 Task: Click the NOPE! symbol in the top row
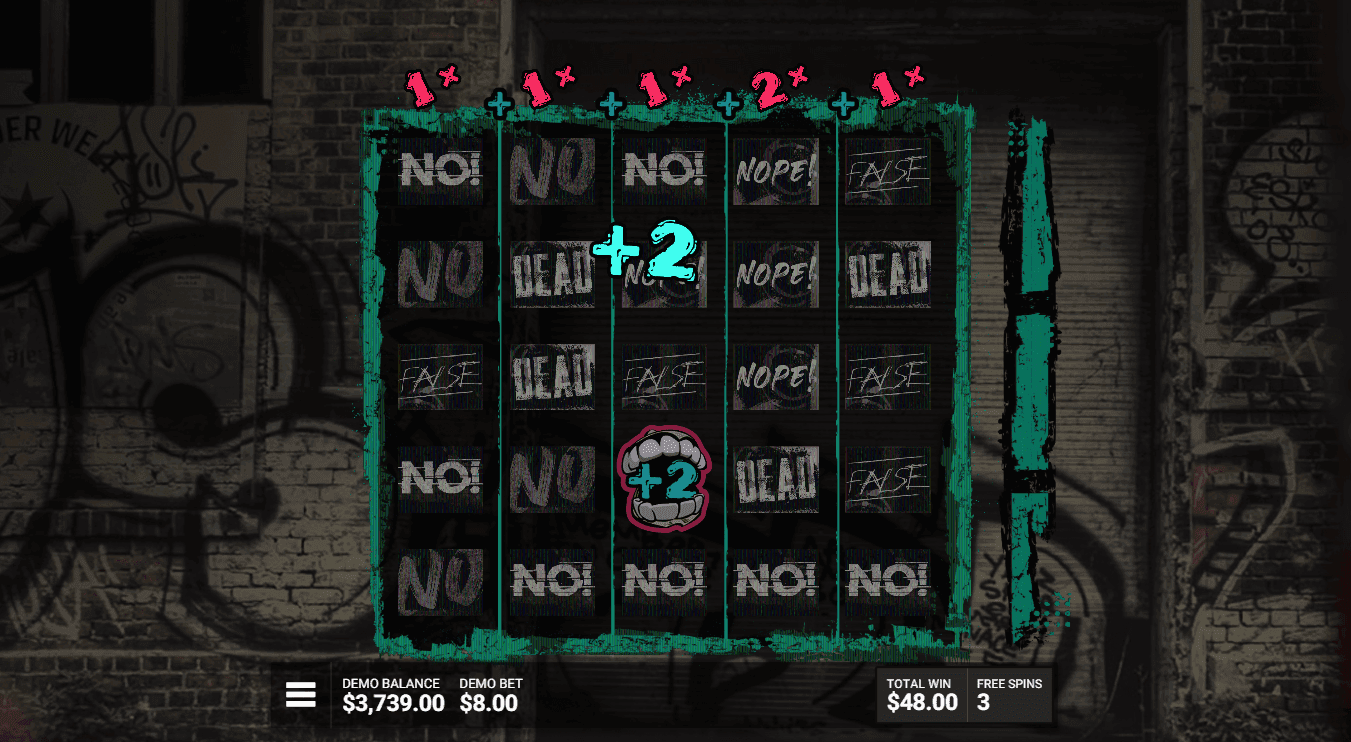pyautogui.click(x=776, y=170)
